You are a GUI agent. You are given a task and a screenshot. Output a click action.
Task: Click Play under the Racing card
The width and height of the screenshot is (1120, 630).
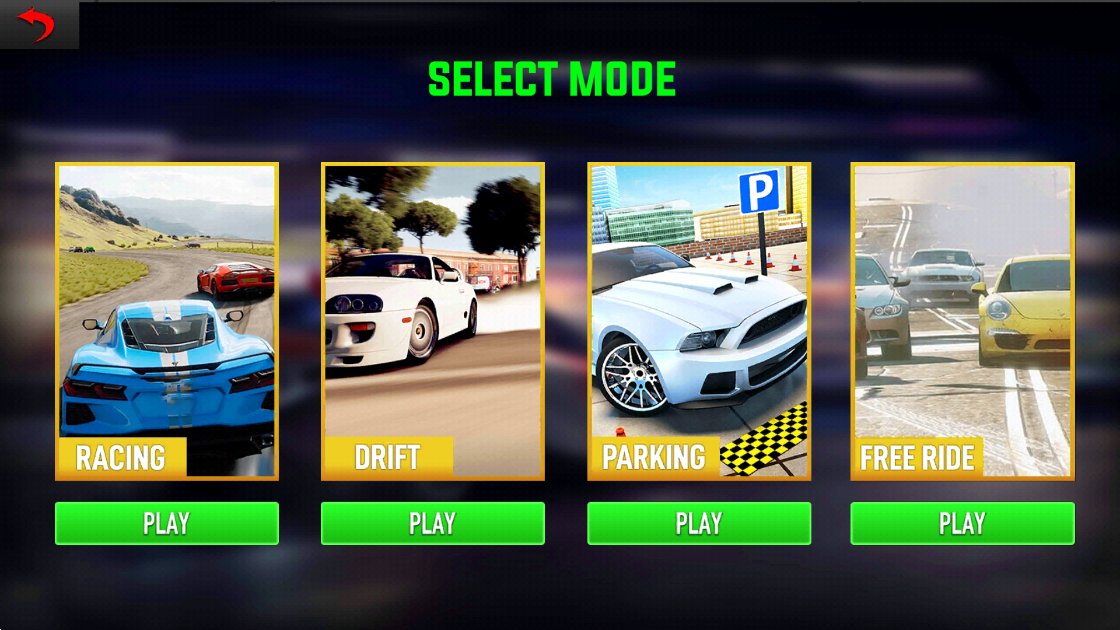pos(167,523)
